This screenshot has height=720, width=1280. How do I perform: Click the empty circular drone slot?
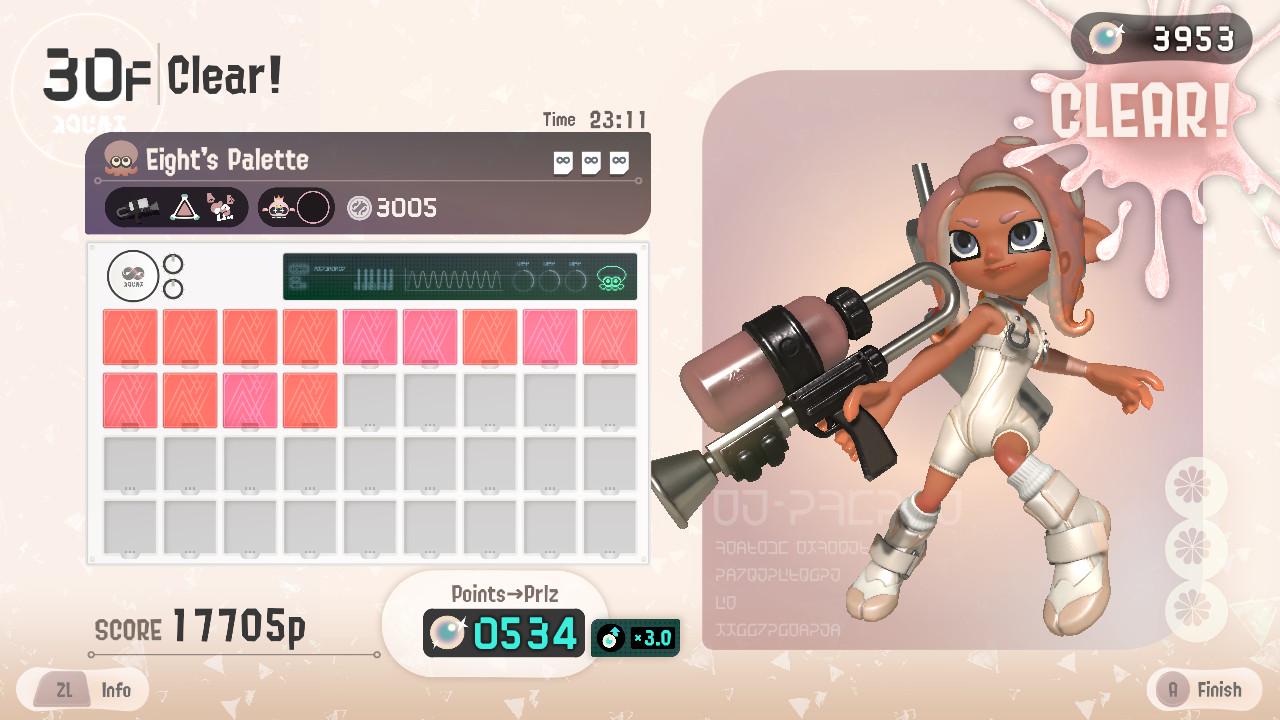tap(313, 208)
